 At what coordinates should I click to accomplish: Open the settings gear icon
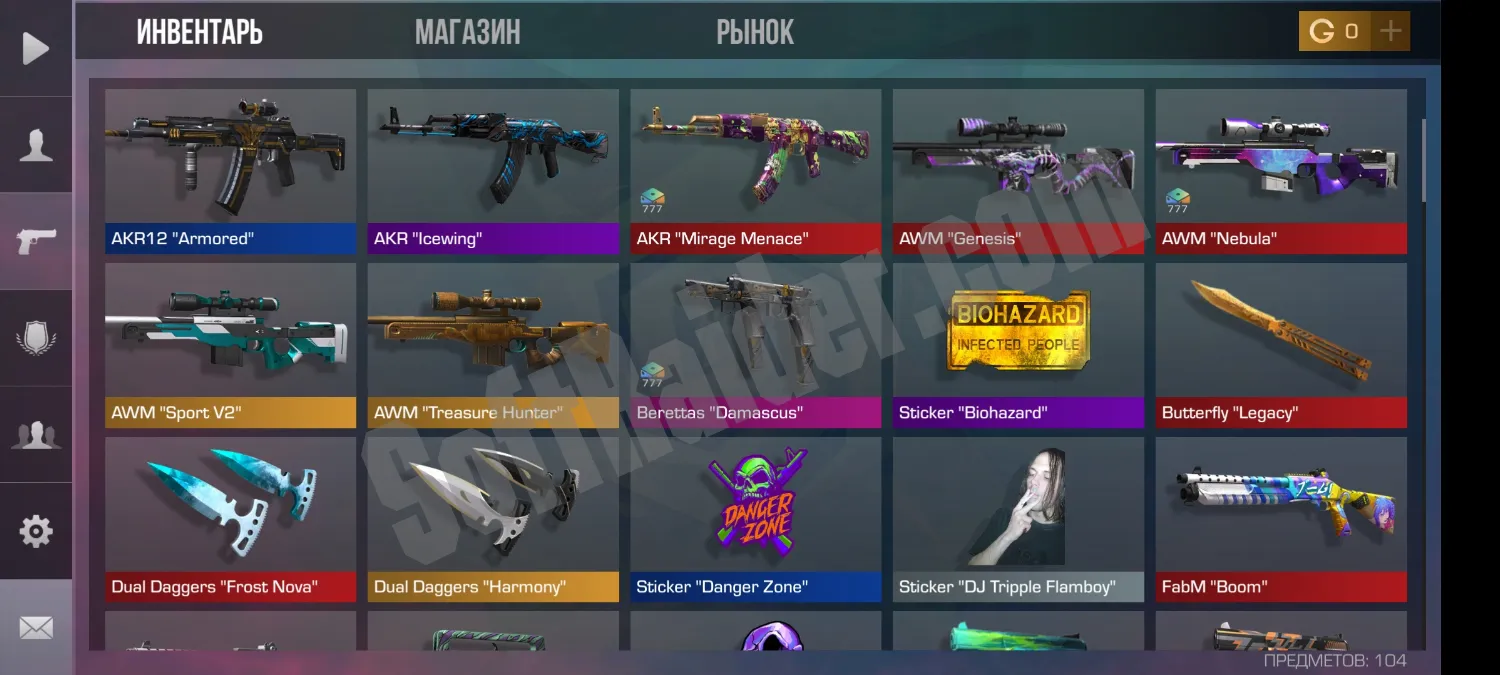pos(36,531)
